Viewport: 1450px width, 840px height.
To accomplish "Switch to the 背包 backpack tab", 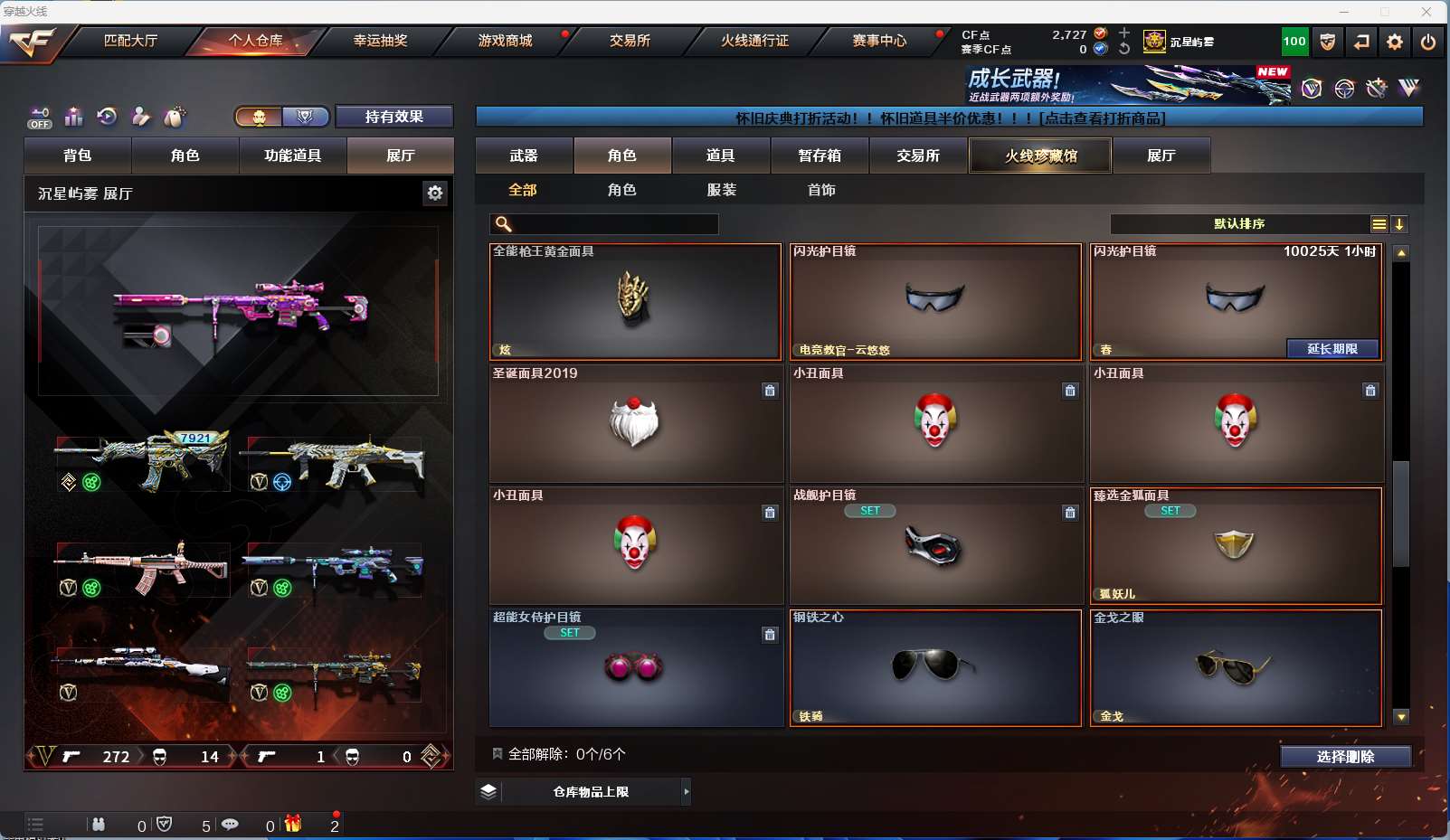I will pos(78,156).
